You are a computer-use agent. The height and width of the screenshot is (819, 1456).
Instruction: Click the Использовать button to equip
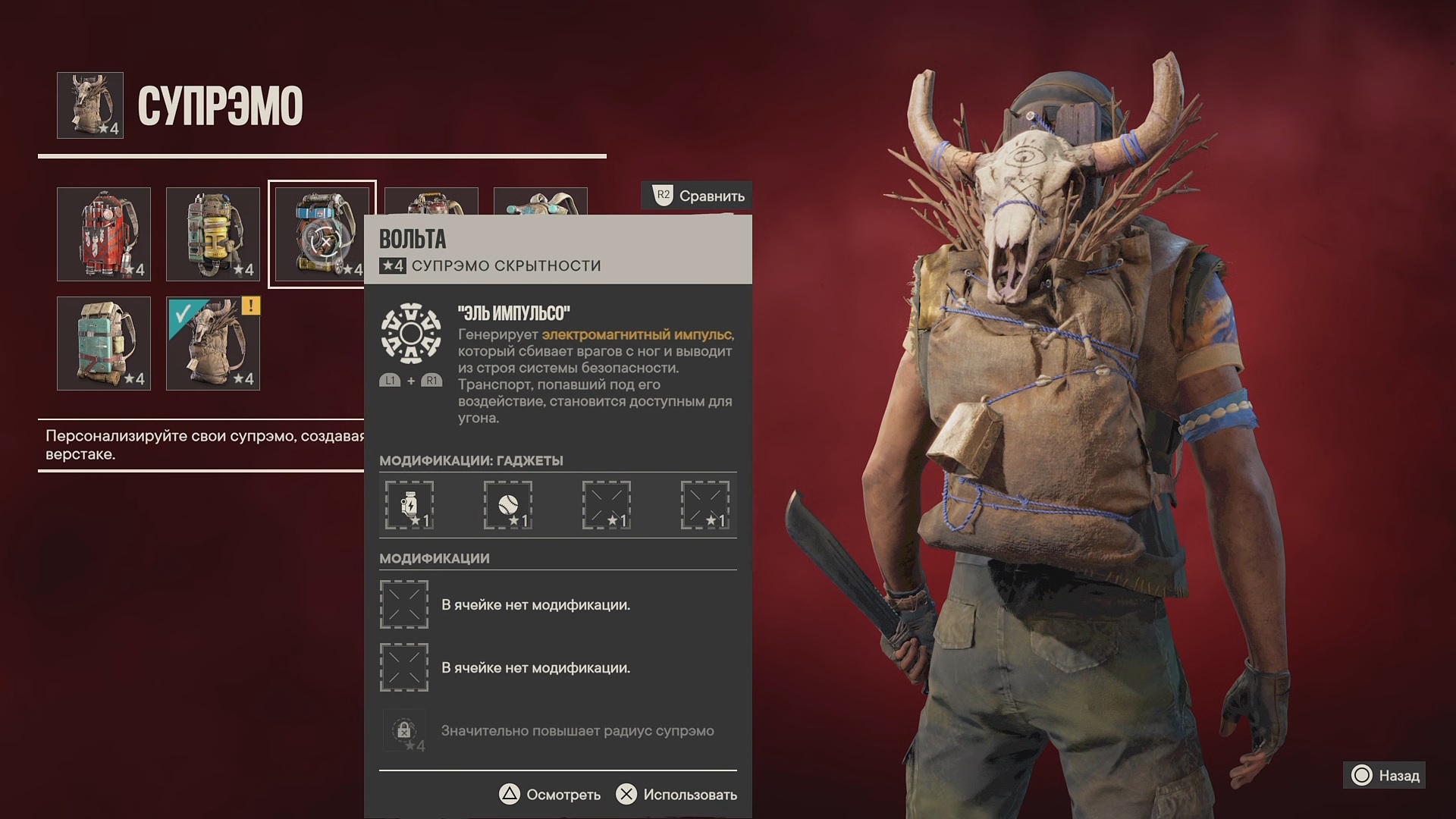tap(676, 795)
